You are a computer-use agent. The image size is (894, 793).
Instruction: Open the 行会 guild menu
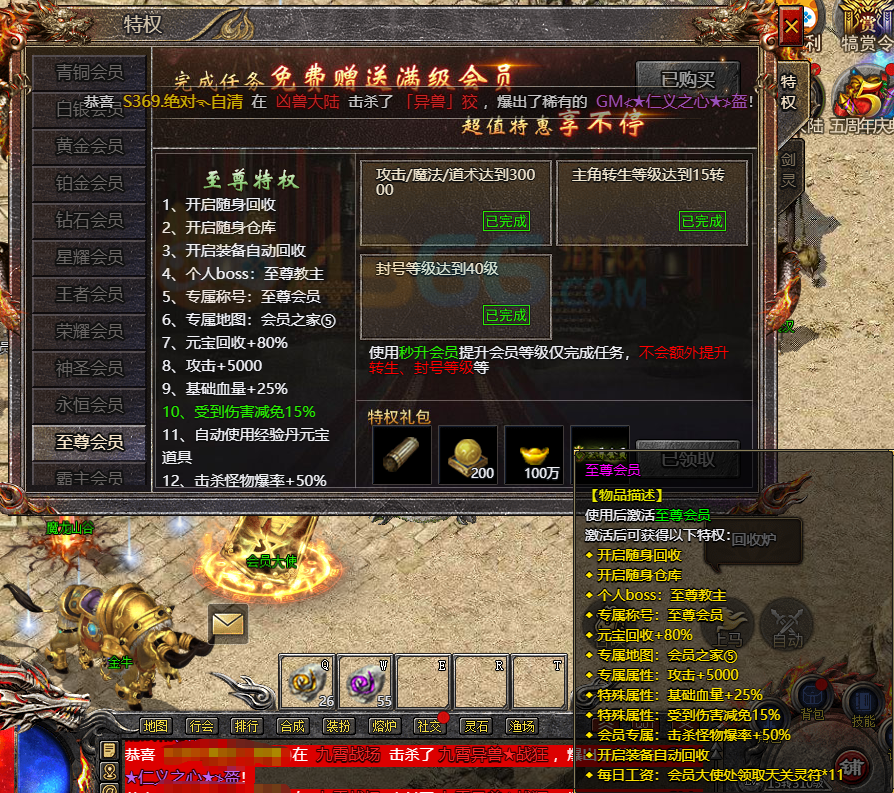click(201, 726)
